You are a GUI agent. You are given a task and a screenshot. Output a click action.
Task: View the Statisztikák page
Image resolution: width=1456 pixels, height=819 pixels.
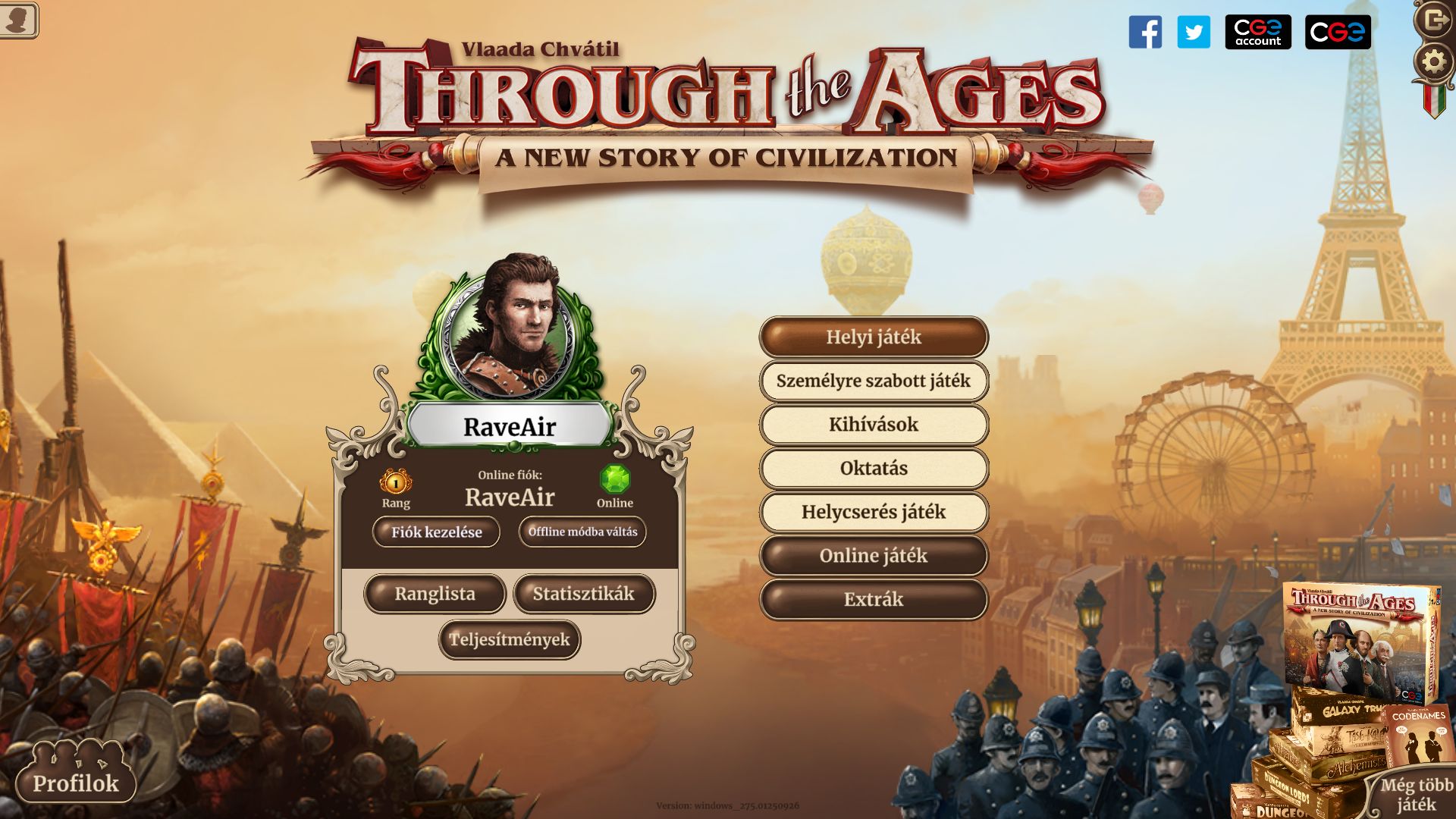coord(583,594)
